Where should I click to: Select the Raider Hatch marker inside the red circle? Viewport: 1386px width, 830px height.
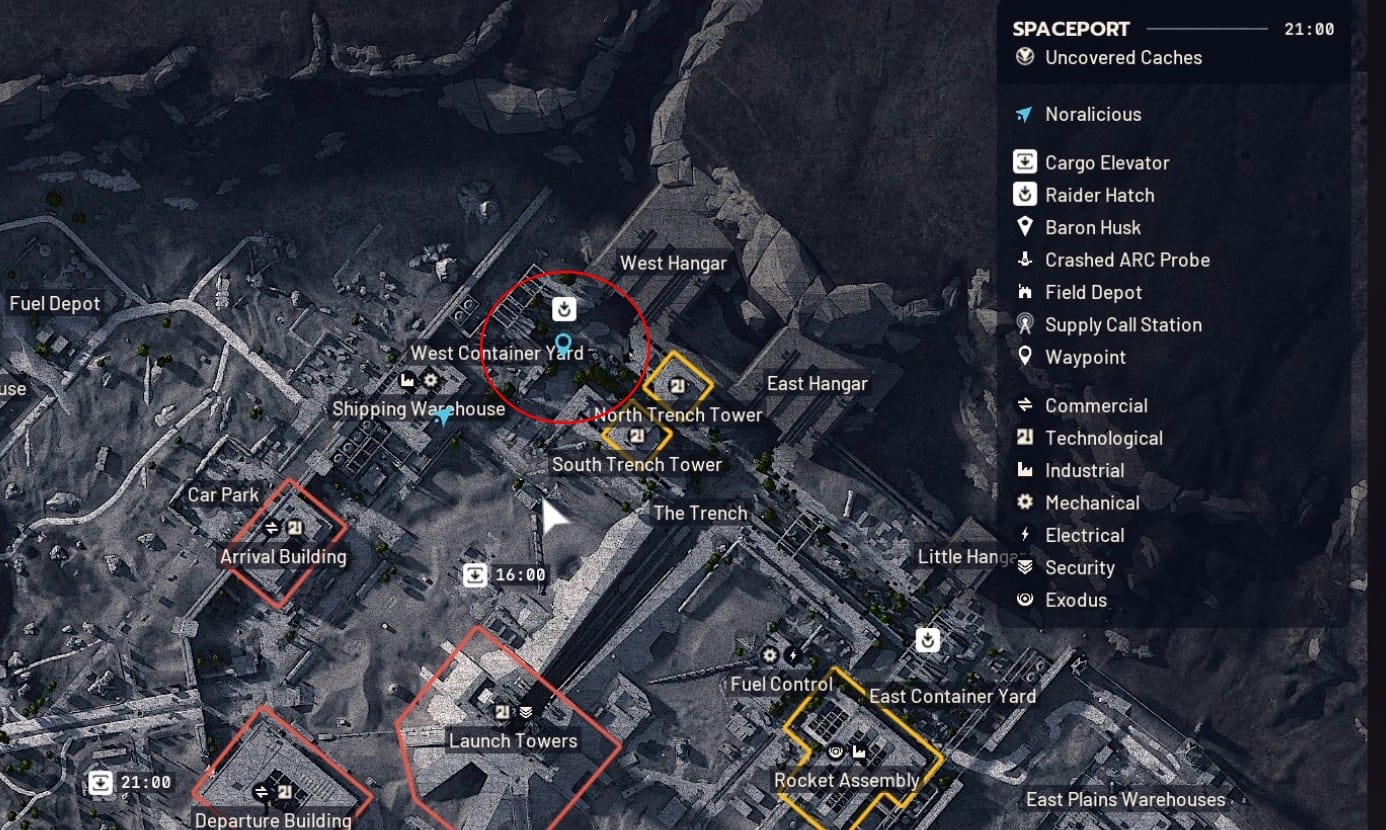coord(564,307)
